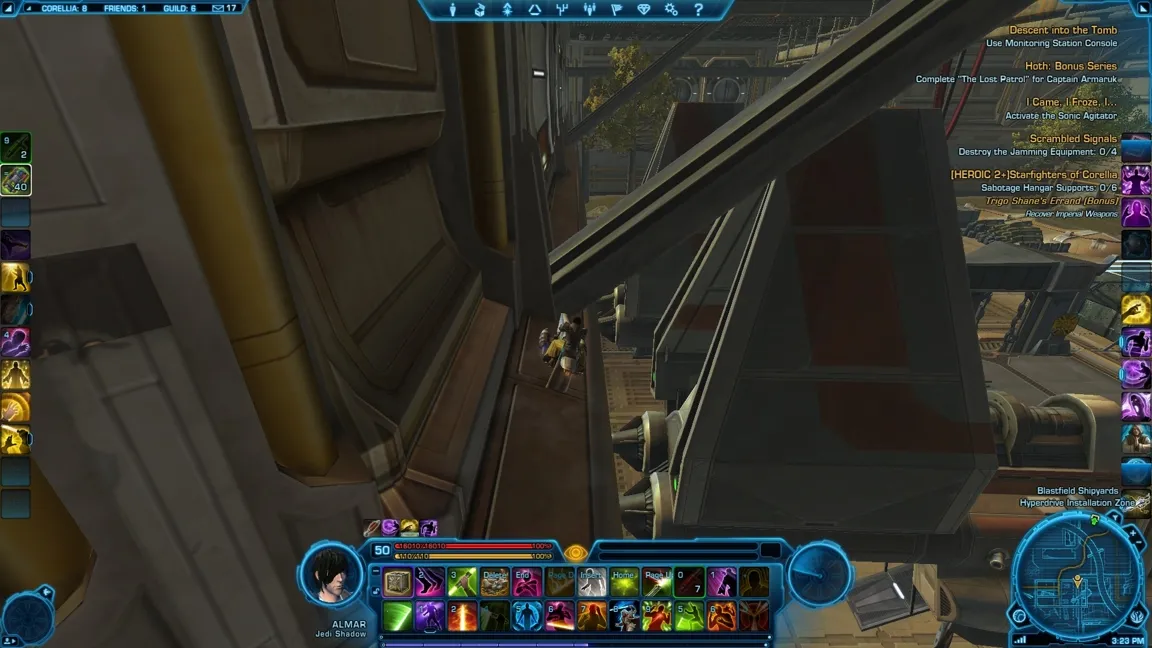Click Almar's character portrait

coord(331,575)
